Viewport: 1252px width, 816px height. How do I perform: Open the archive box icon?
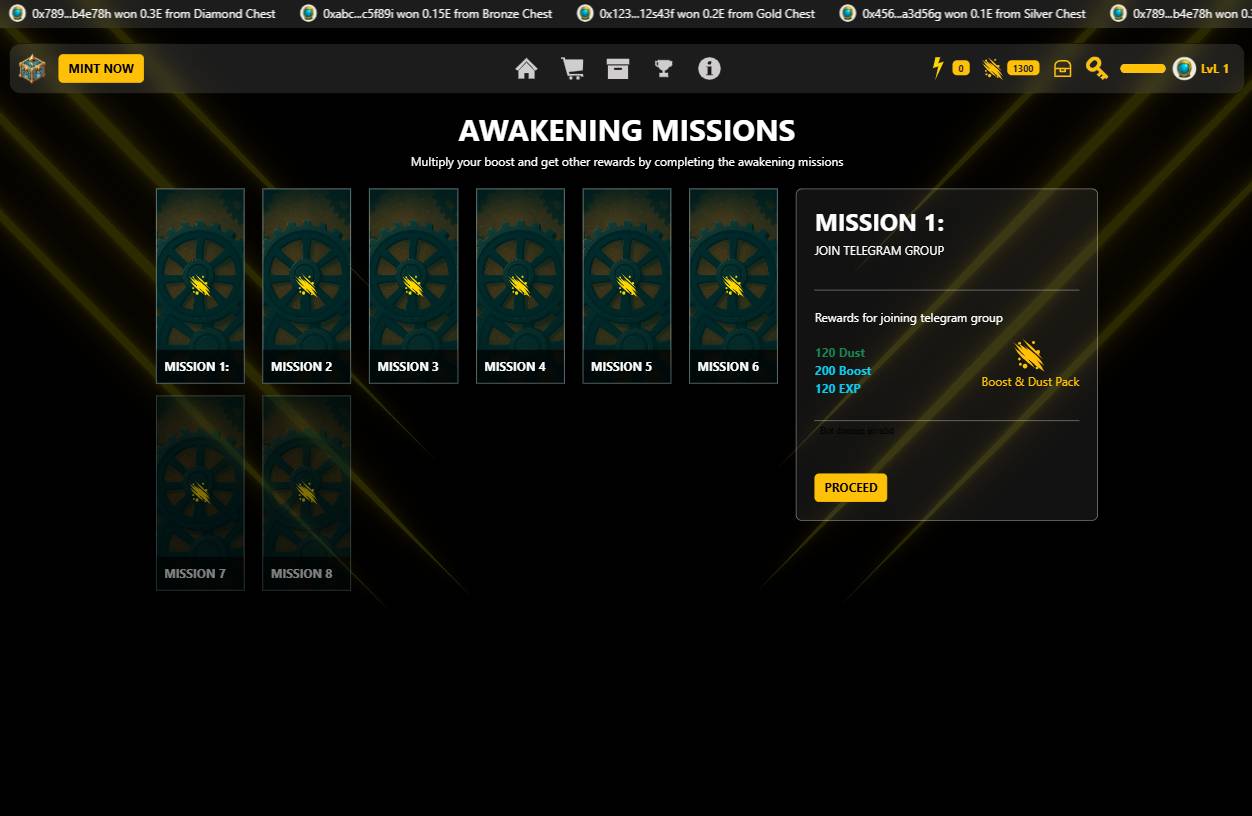618,68
